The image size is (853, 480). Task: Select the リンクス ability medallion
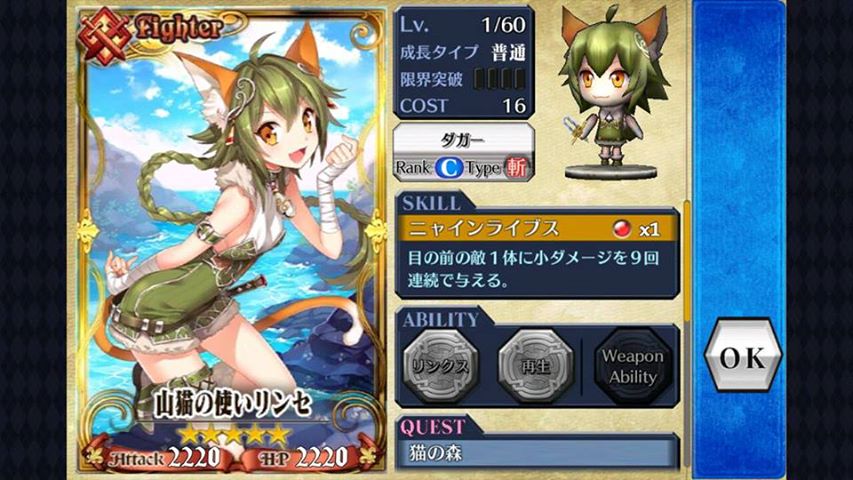point(441,364)
